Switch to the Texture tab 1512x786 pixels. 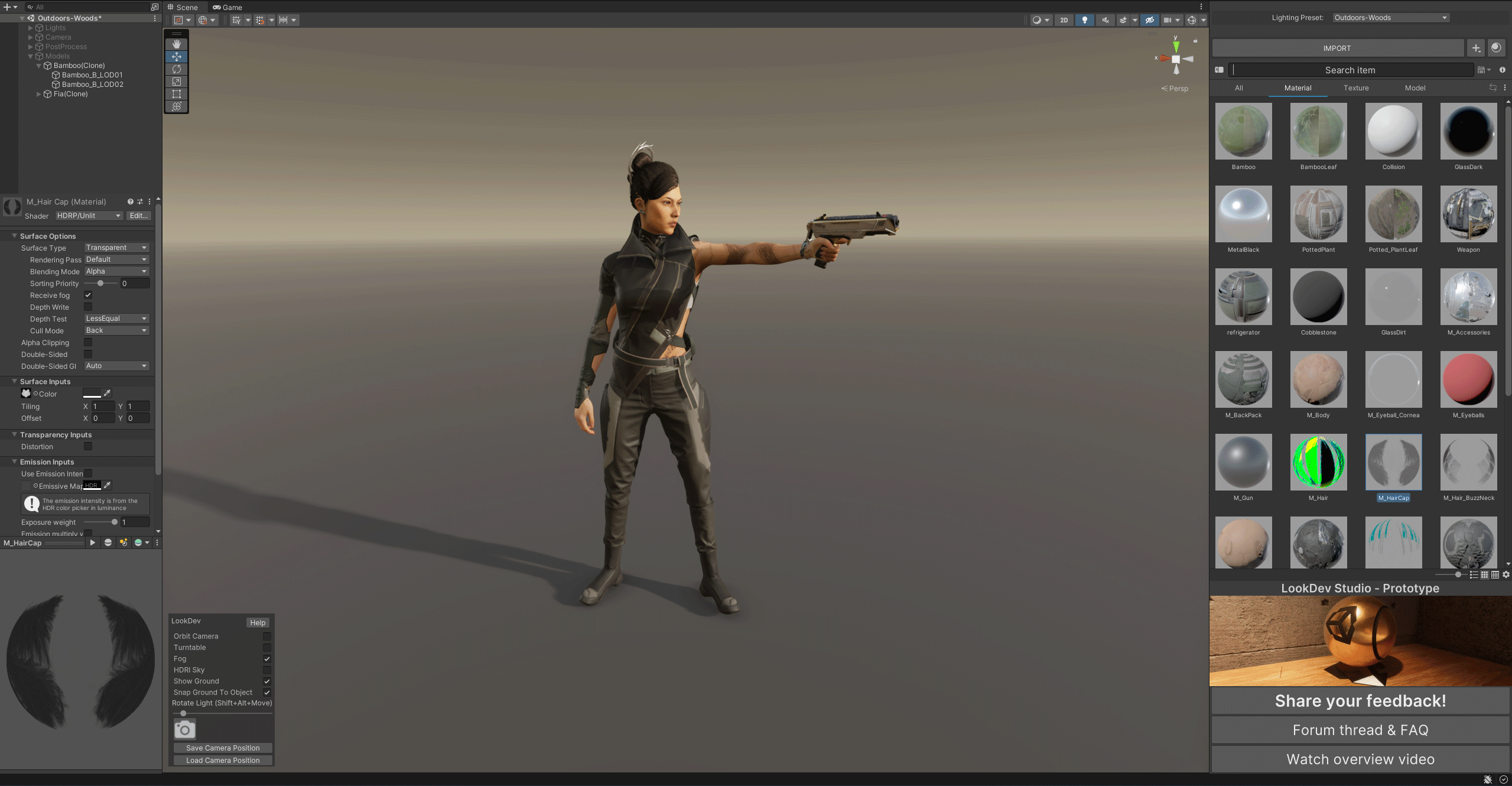(x=1356, y=88)
